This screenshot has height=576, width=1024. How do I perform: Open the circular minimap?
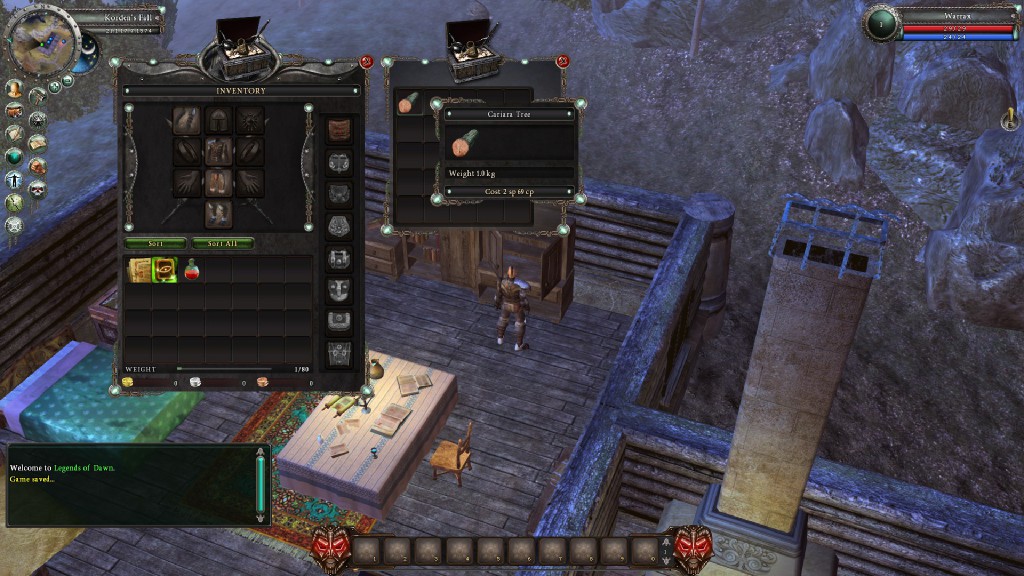40,40
